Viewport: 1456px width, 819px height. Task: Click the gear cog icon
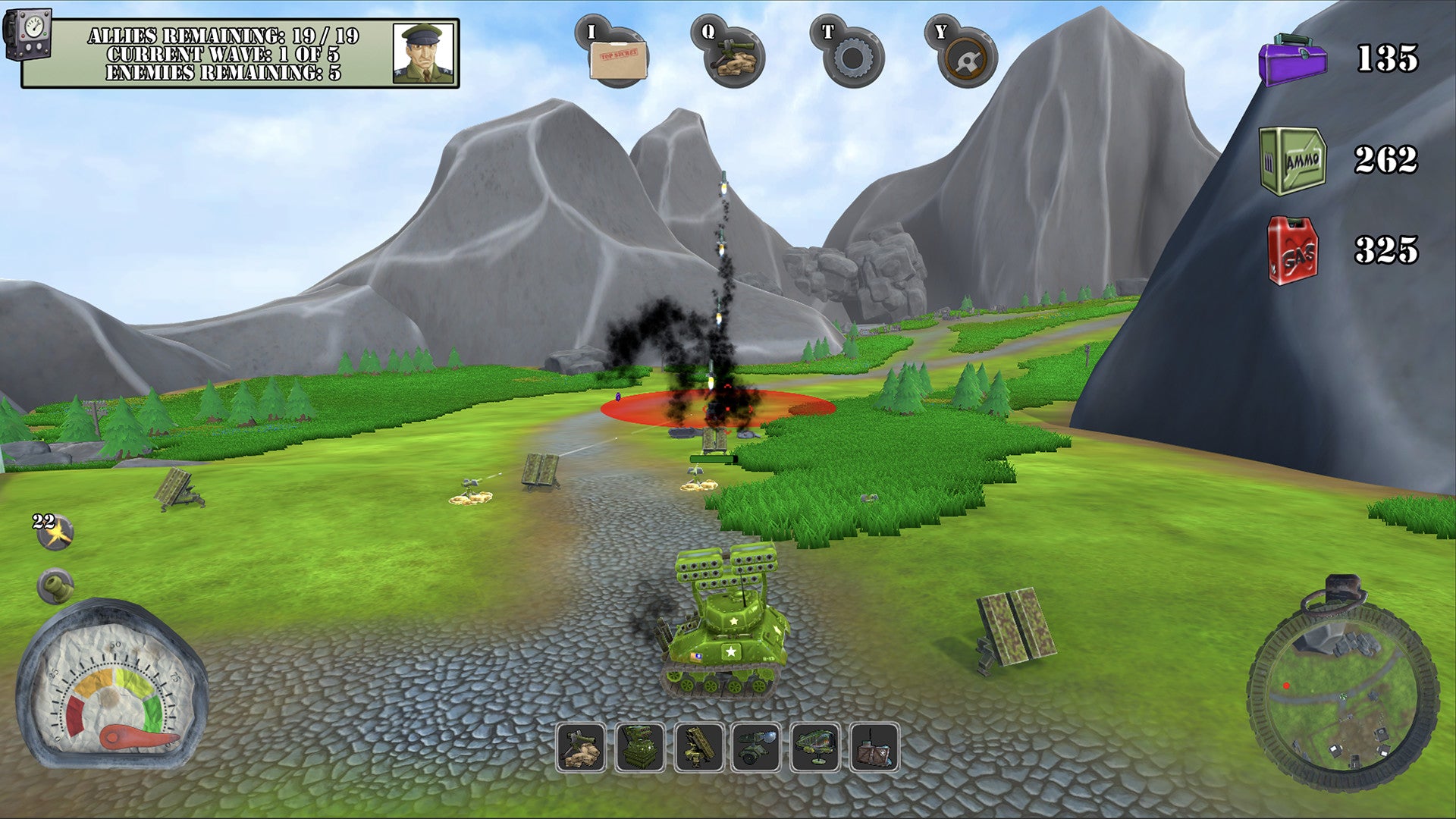pos(852,57)
